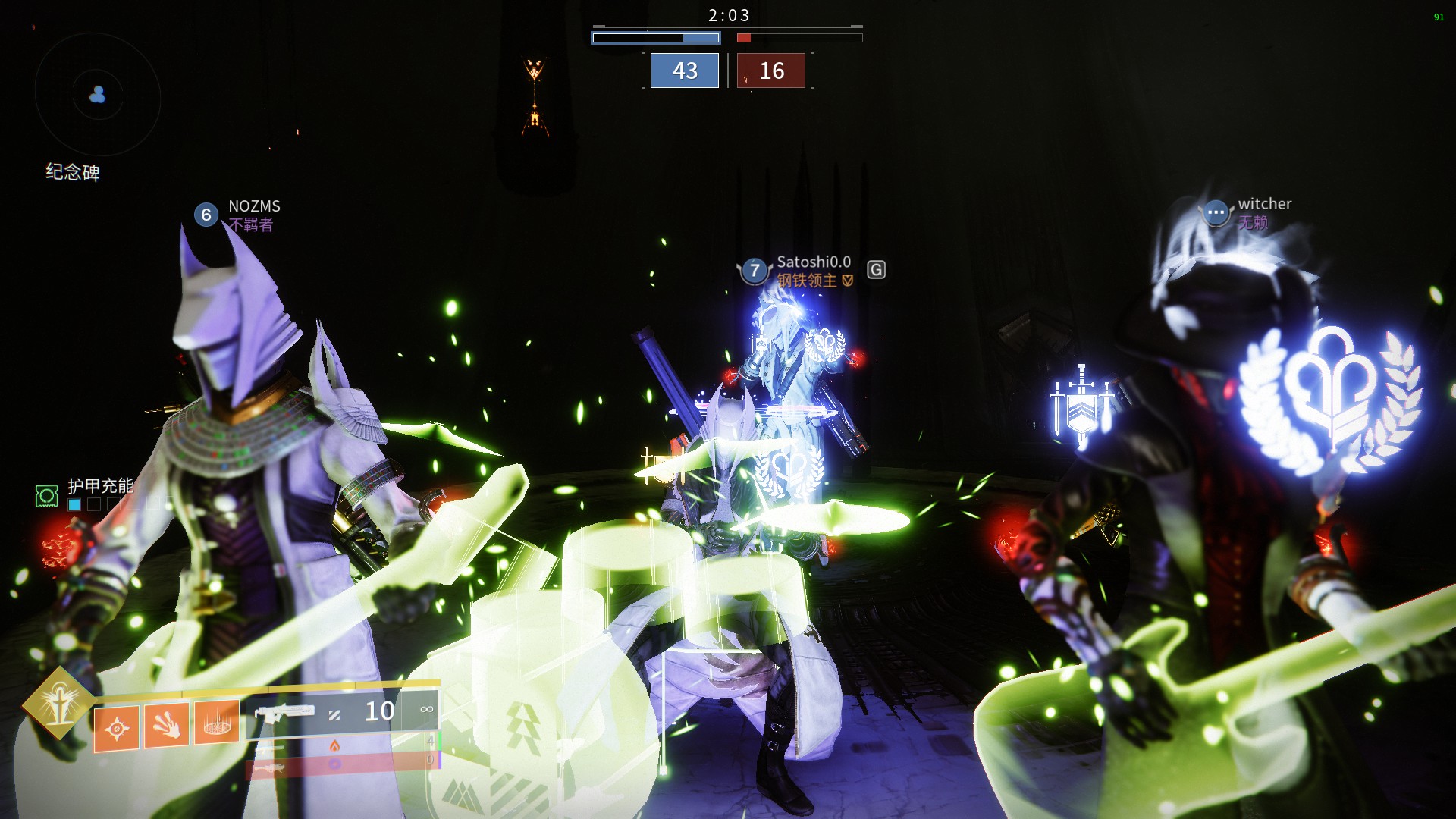Screen dimensions: 1456x819
Task: Trigger the orange hand melee ability
Action: (x=167, y=726)
